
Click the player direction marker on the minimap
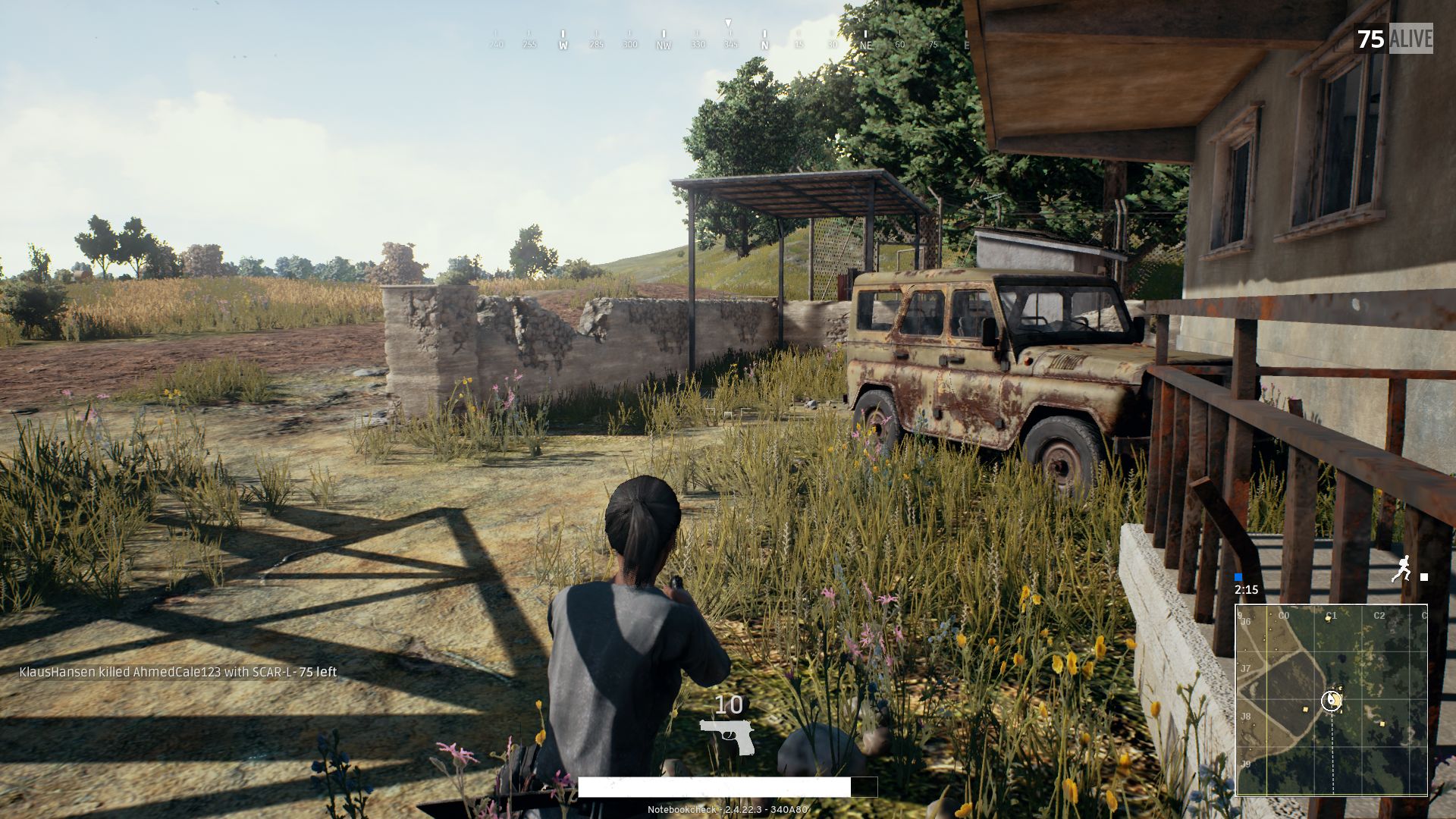1332,700
